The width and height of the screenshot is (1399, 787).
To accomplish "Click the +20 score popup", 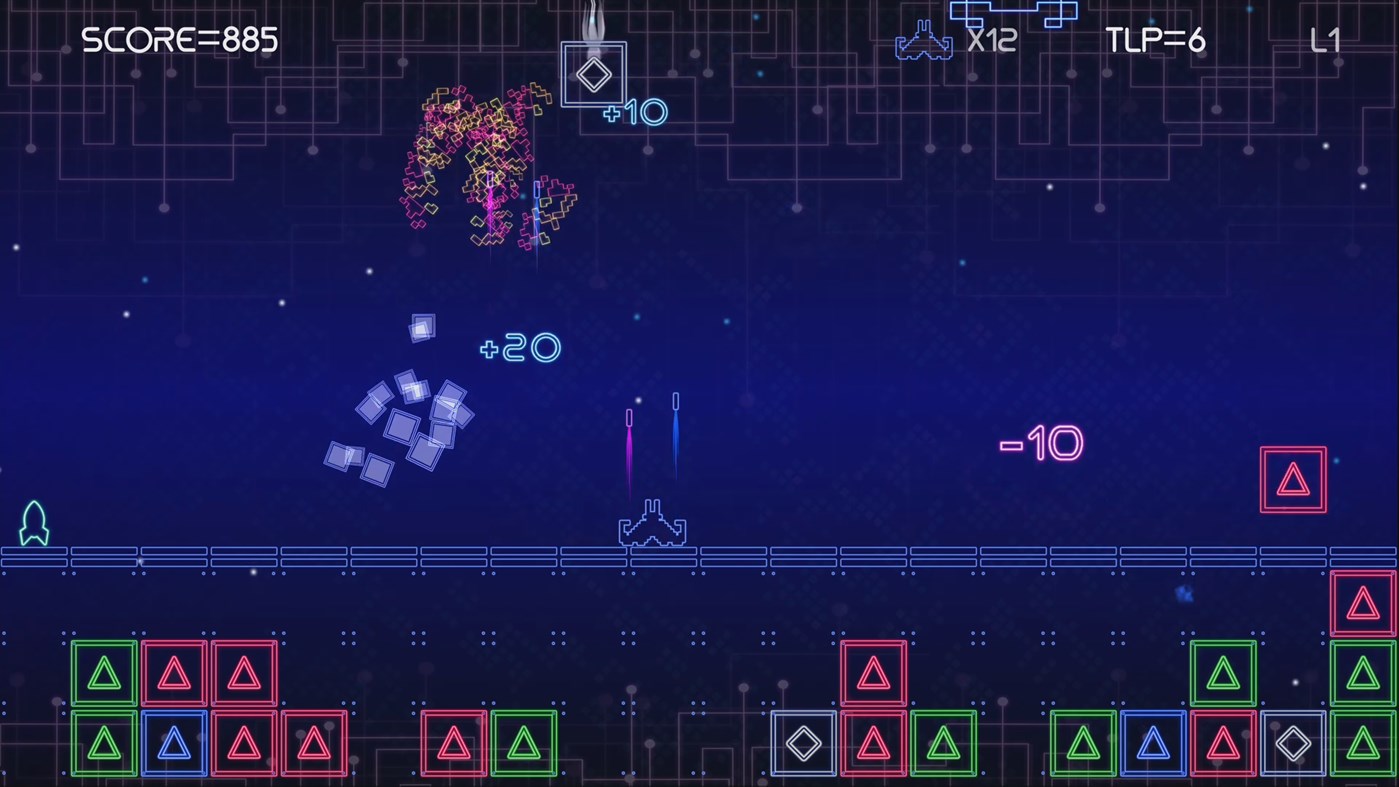I will point(519,349).
